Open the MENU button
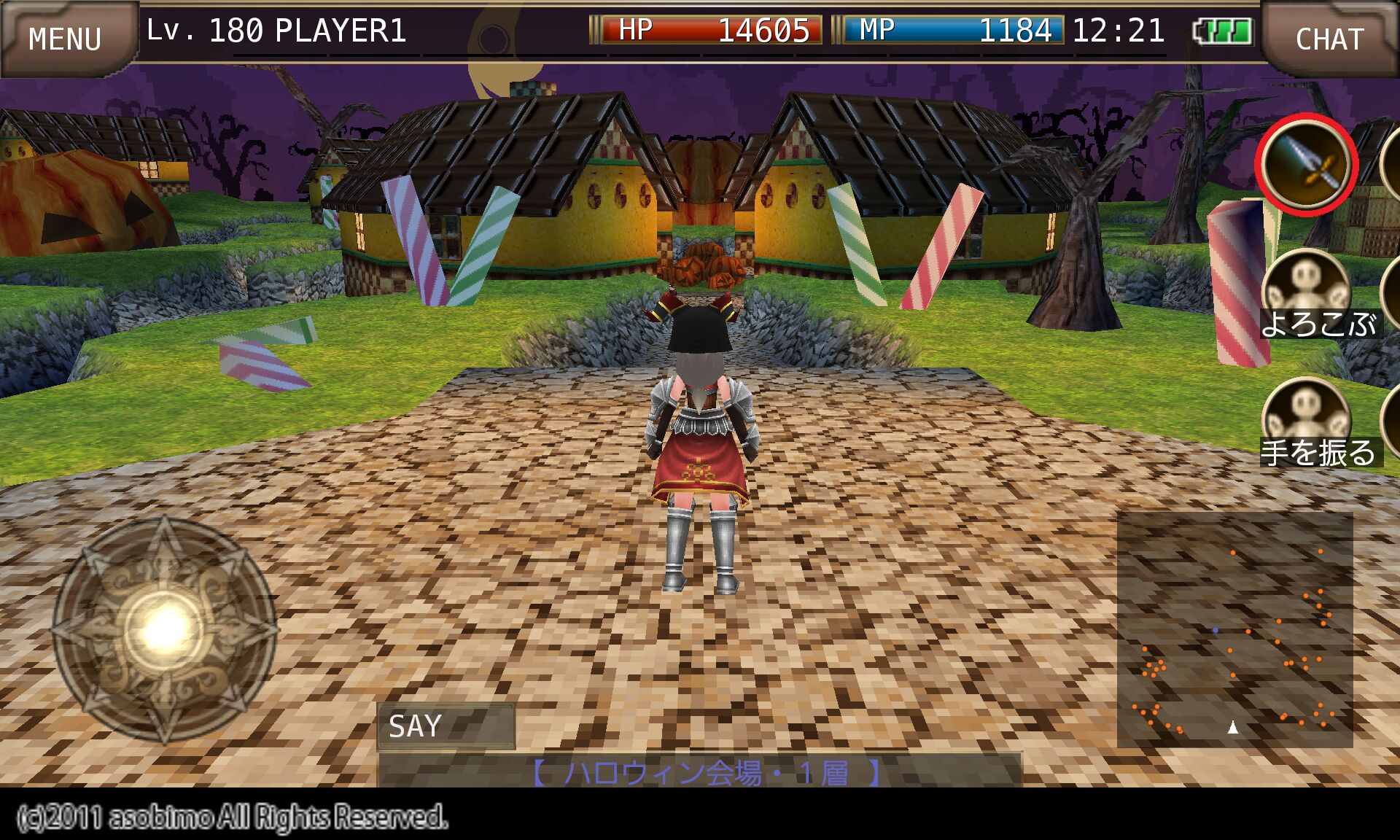1400x840 pixels. pyautogui.click(x=66, y=38)
